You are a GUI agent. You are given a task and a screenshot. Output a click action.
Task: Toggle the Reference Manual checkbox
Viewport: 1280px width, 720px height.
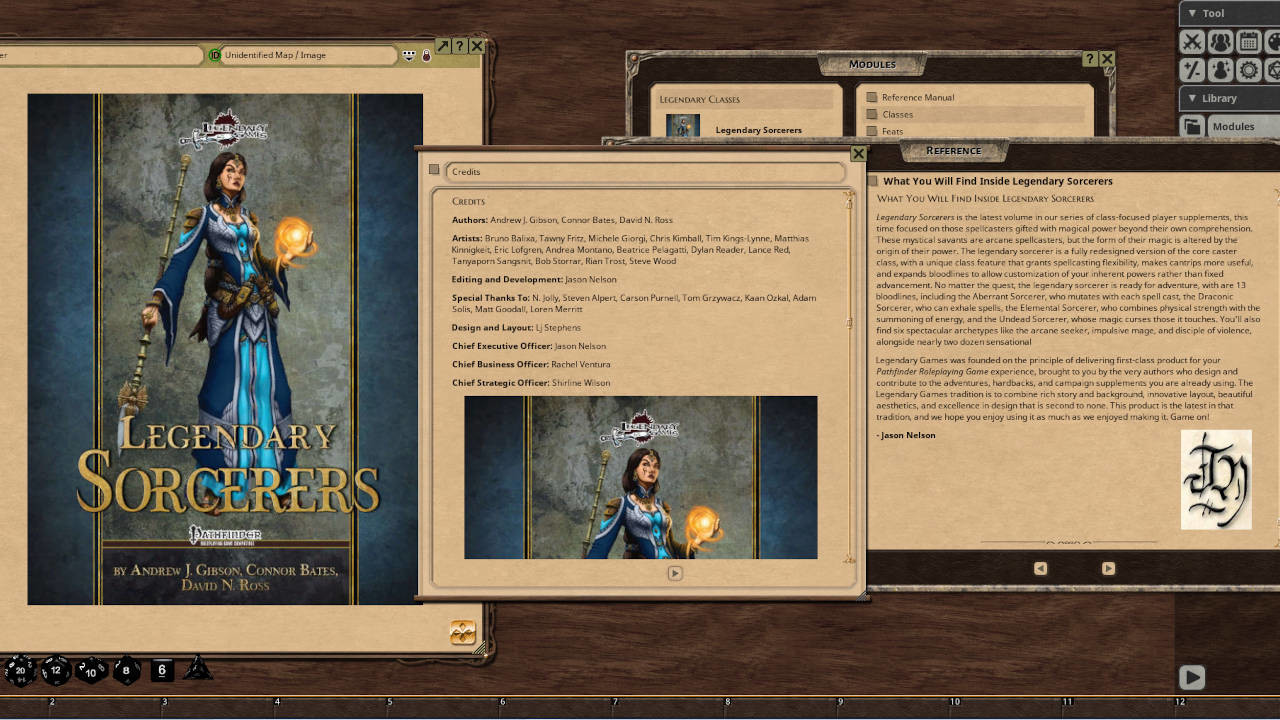871,97
